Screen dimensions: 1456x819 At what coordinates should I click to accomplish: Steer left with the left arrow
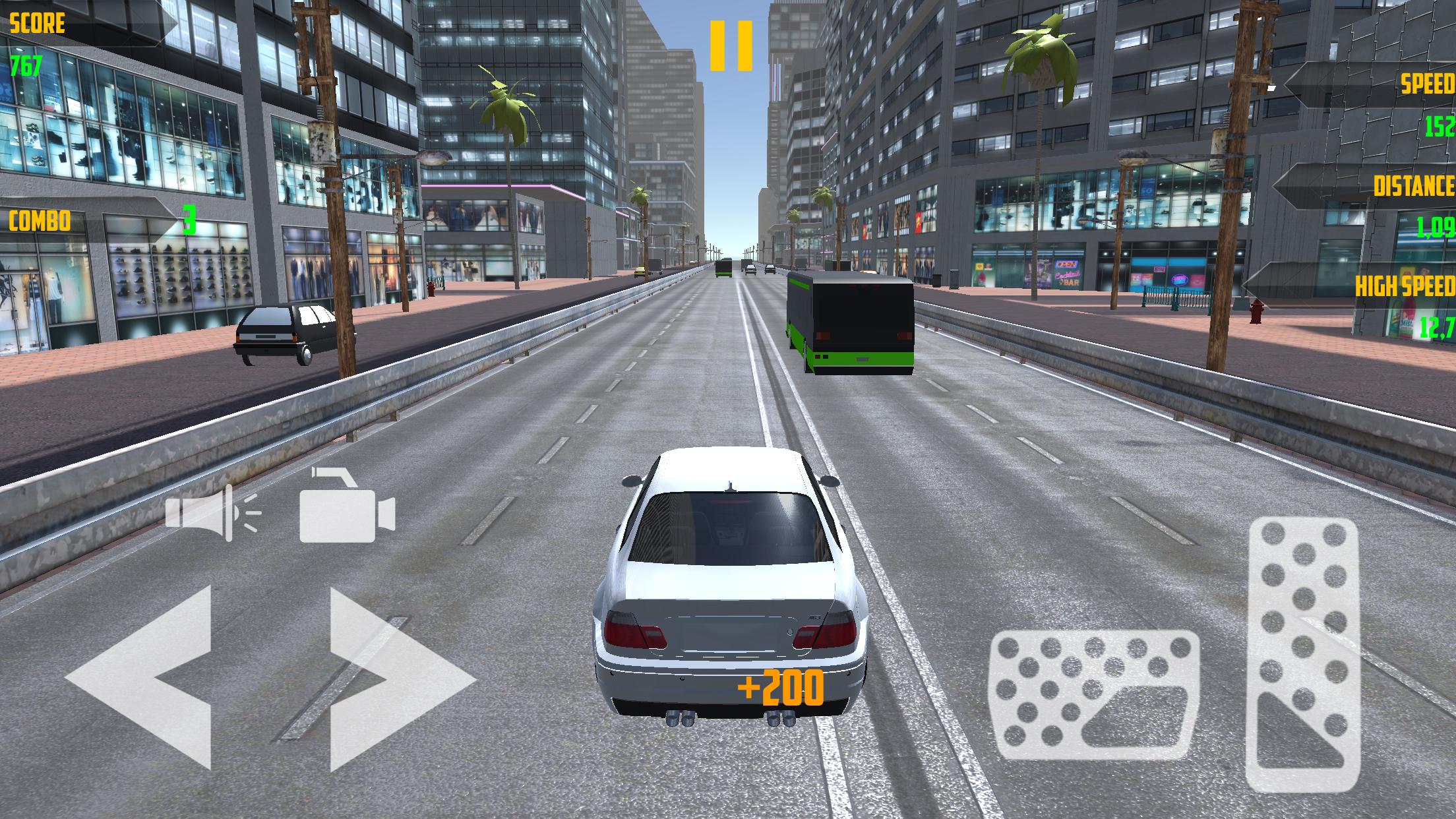[142, 677]
